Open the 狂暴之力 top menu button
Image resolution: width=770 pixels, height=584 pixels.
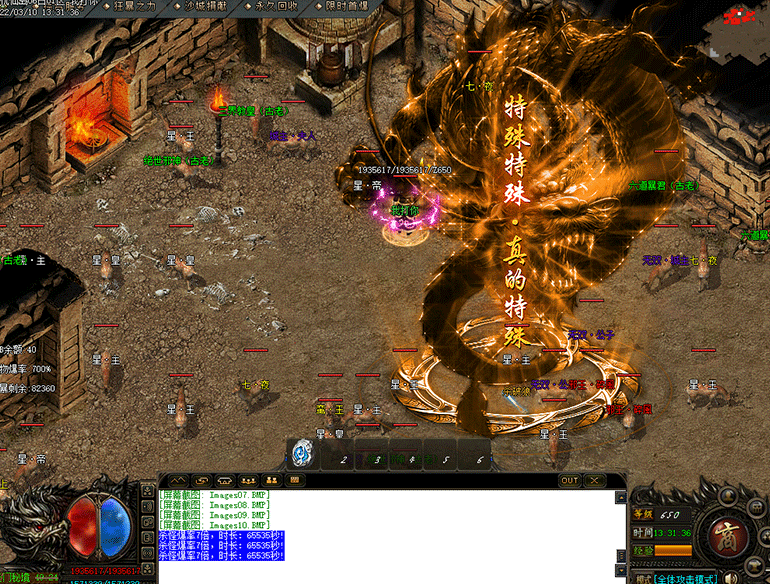(136, 6)
